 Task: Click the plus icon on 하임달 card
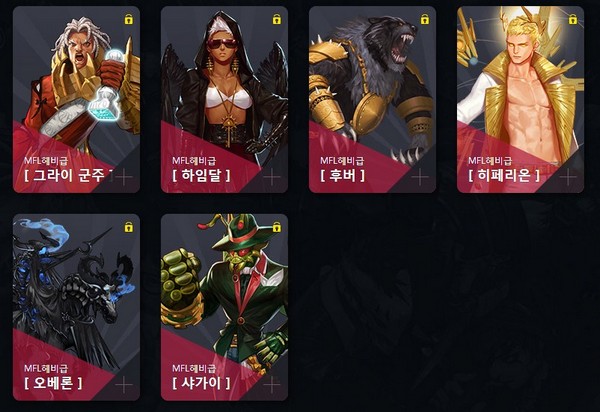272,176
